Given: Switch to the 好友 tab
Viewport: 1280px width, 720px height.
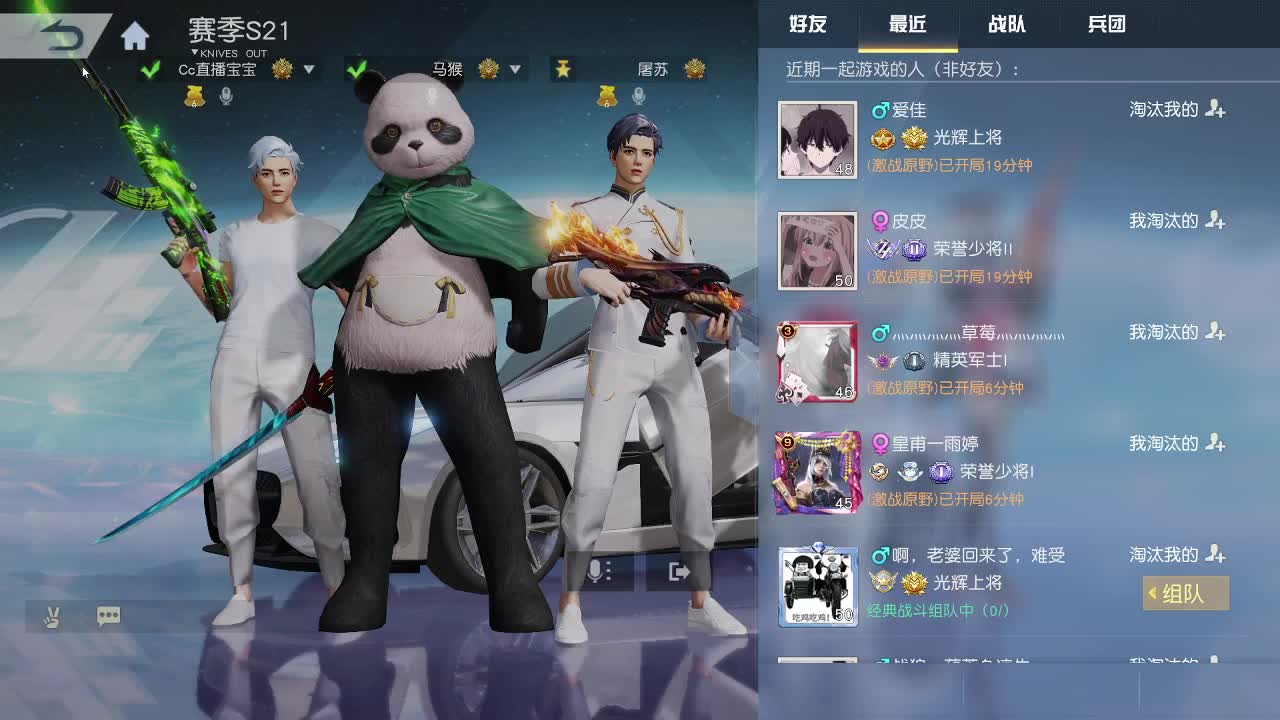Looking at the screenshot, I should (x=808, y=26).
